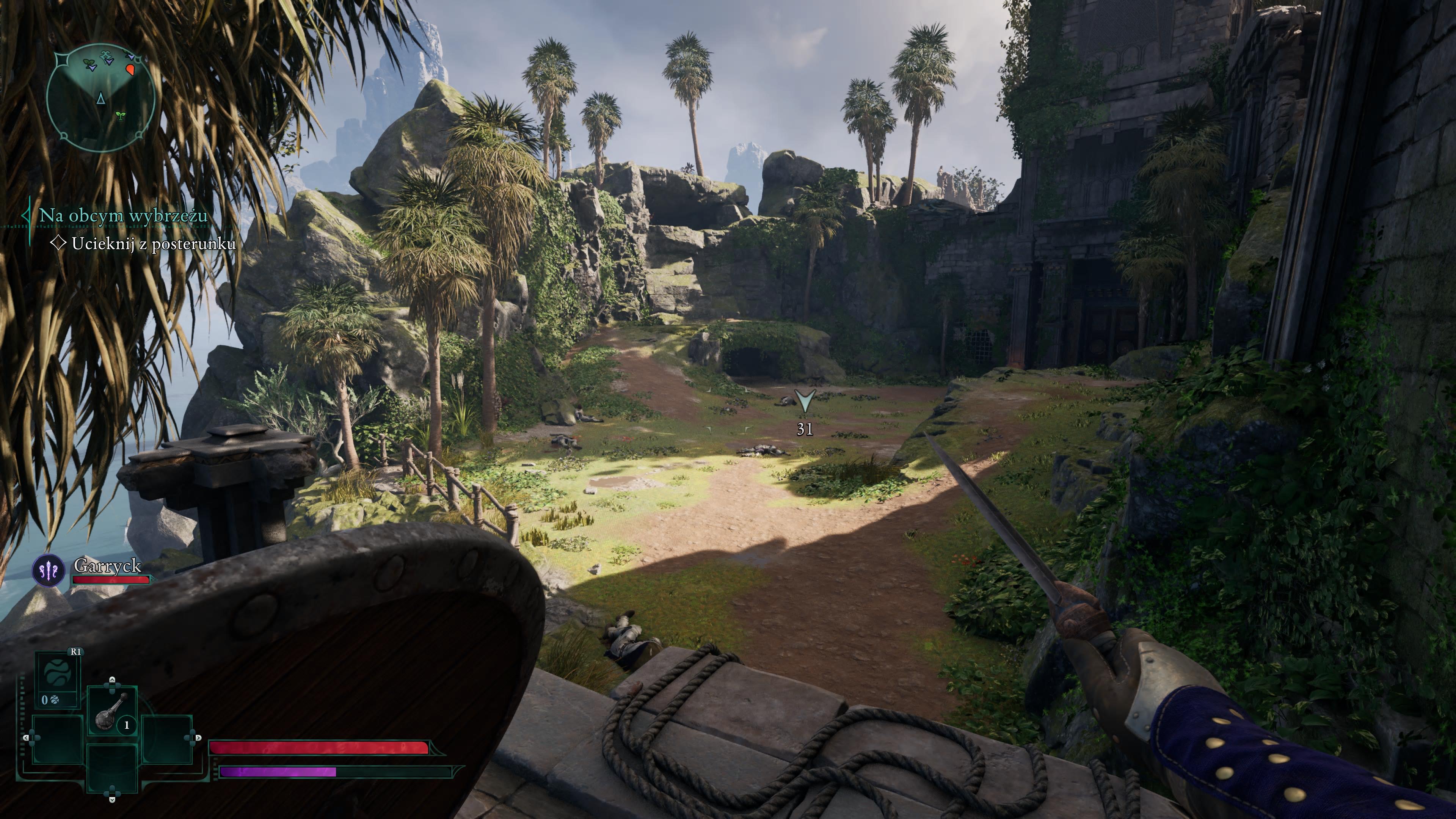Open the circular minimap

coord(100,97)
